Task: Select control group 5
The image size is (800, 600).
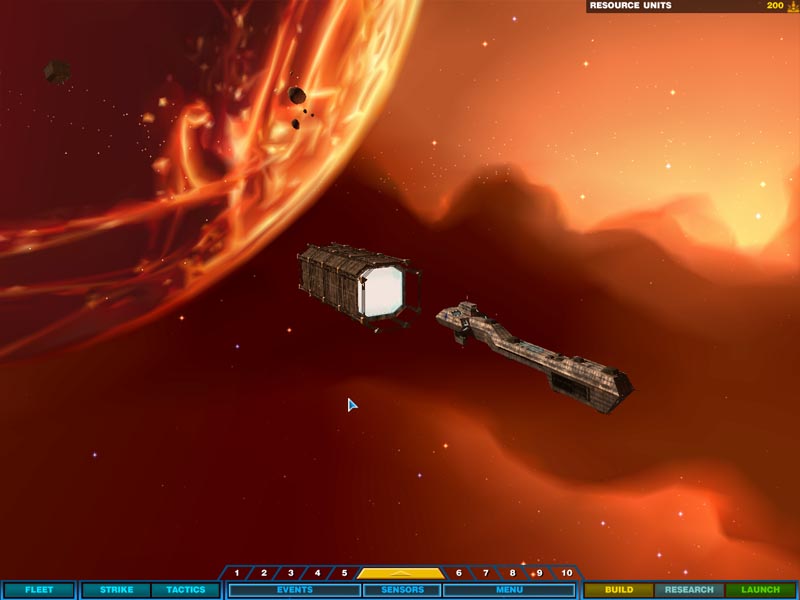Action: (344, 573)
